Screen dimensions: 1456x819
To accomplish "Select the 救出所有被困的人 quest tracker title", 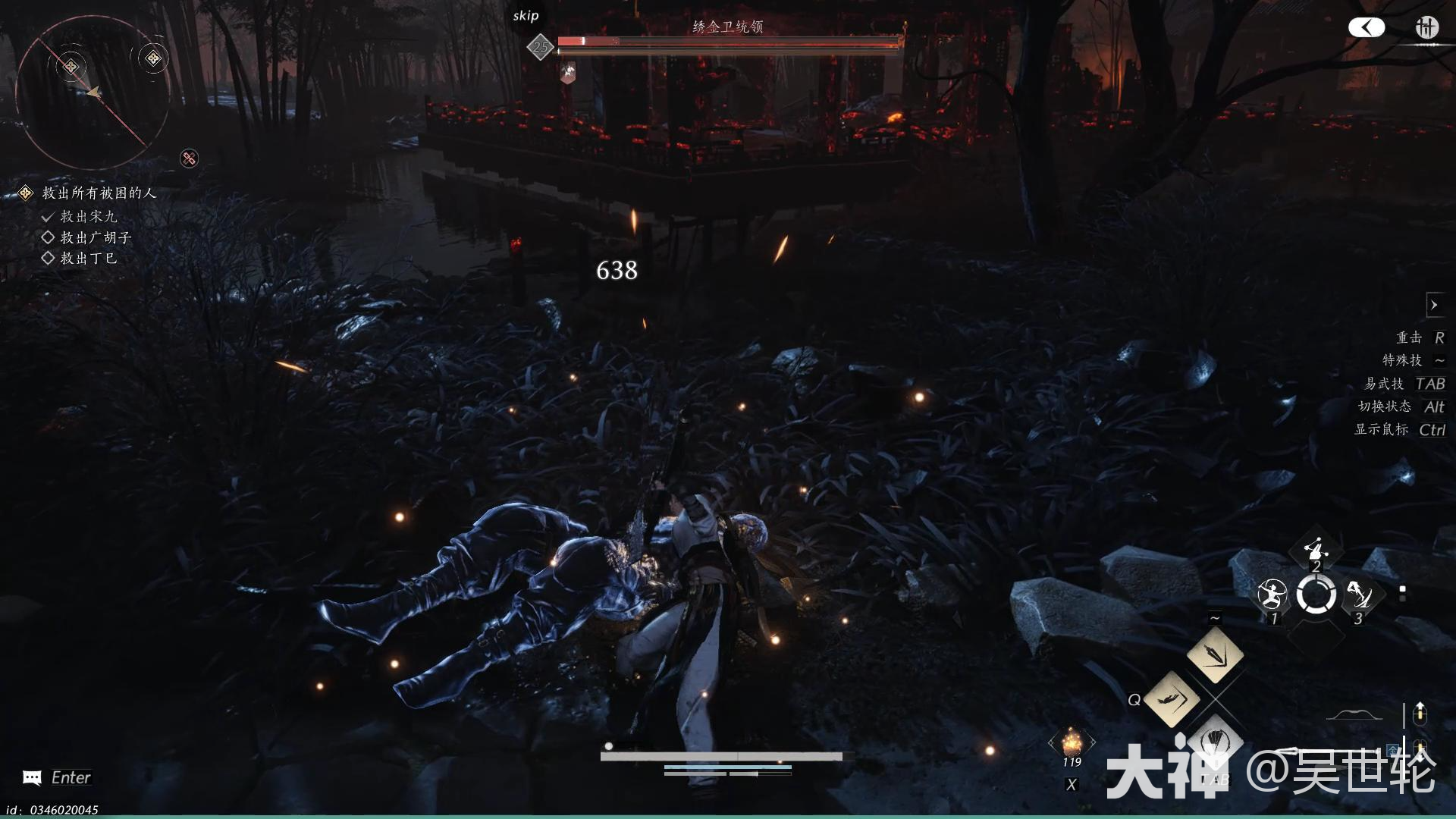I will tap(99, 193).
